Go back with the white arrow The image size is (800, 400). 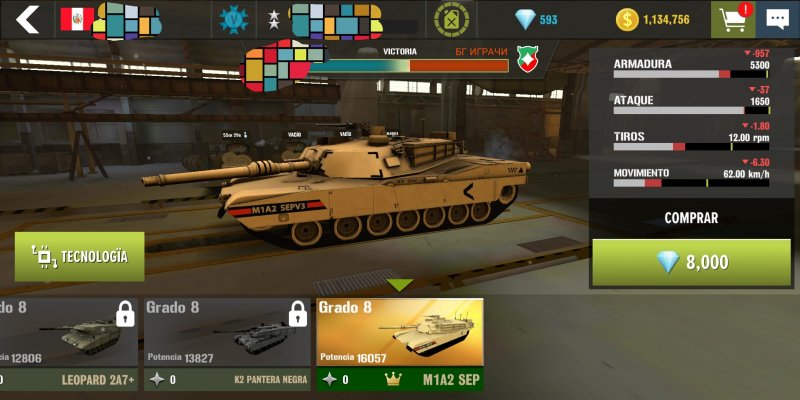click(x=28, y=19)
